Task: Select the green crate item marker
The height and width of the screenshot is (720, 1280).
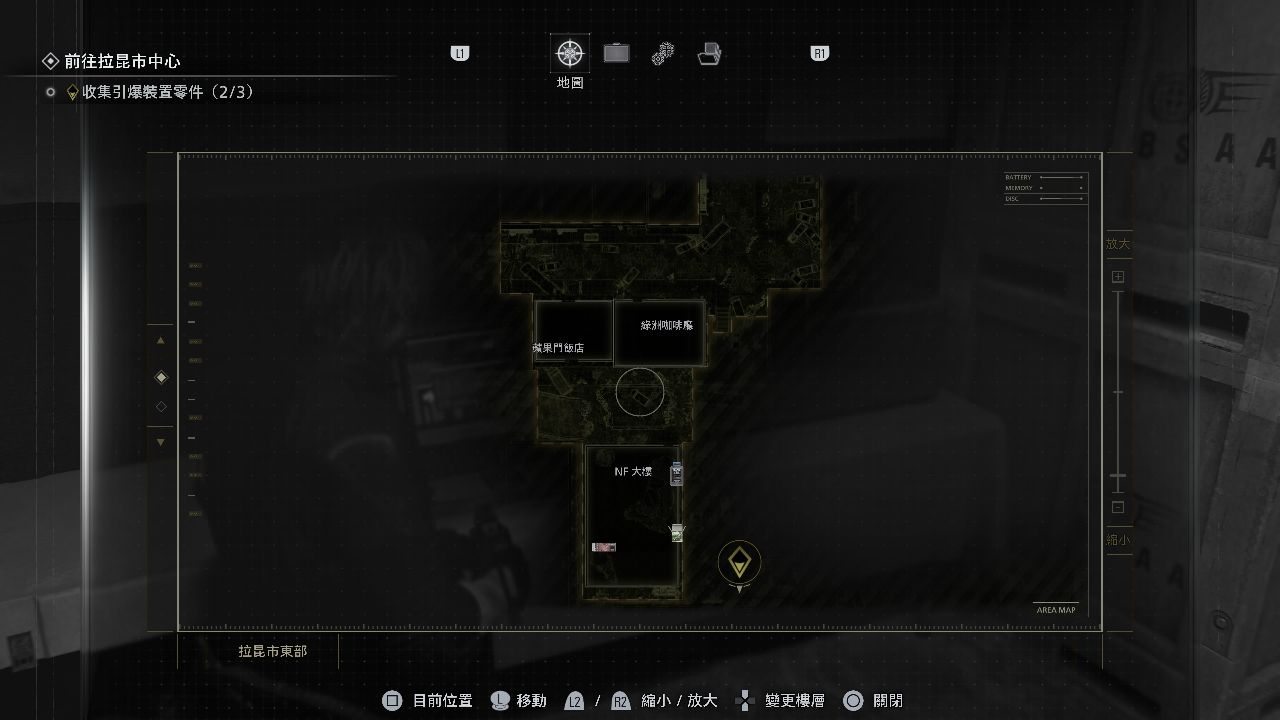Action: tap(677, 533)
